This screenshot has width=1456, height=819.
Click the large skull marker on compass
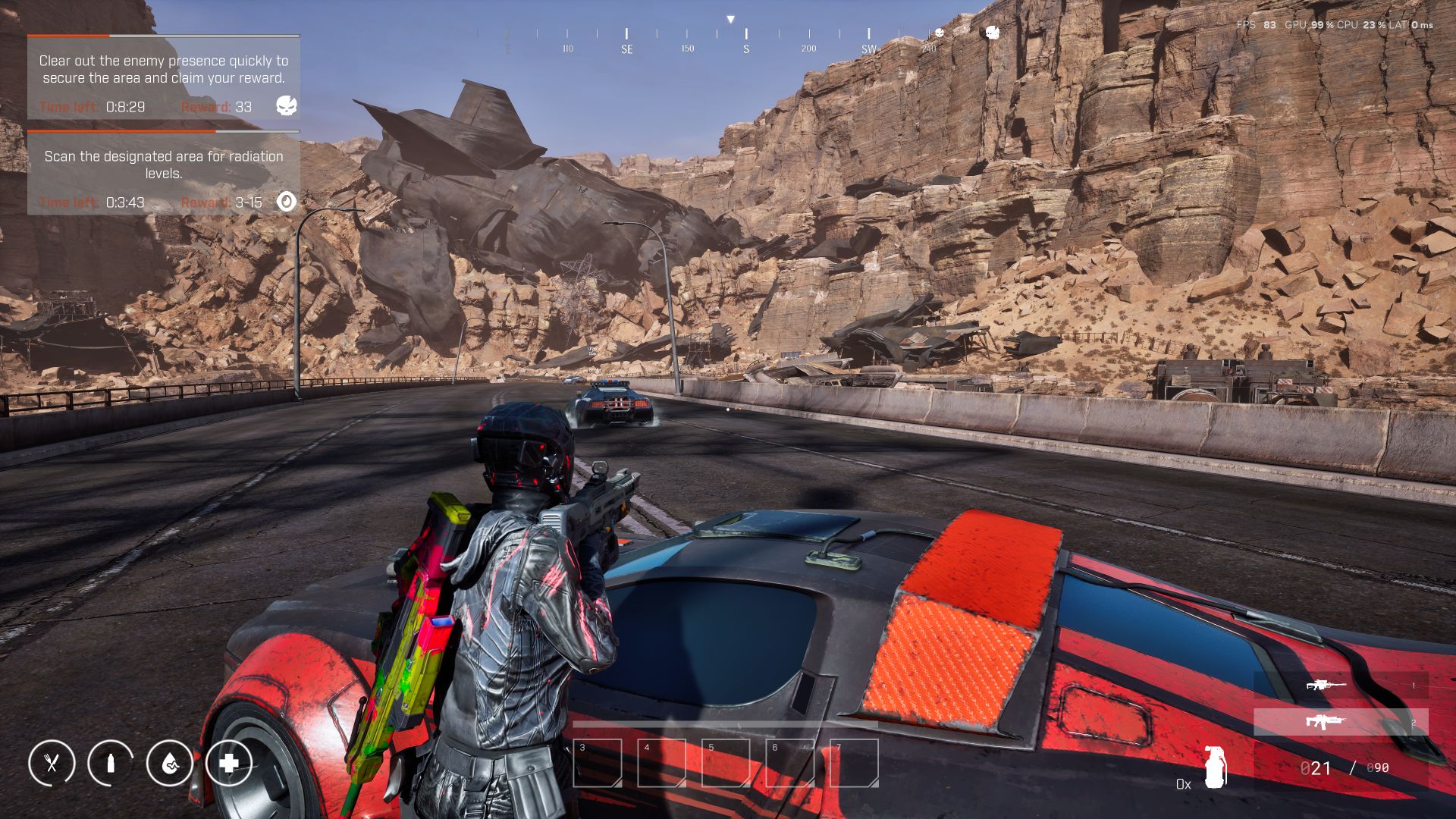(992, 33)
